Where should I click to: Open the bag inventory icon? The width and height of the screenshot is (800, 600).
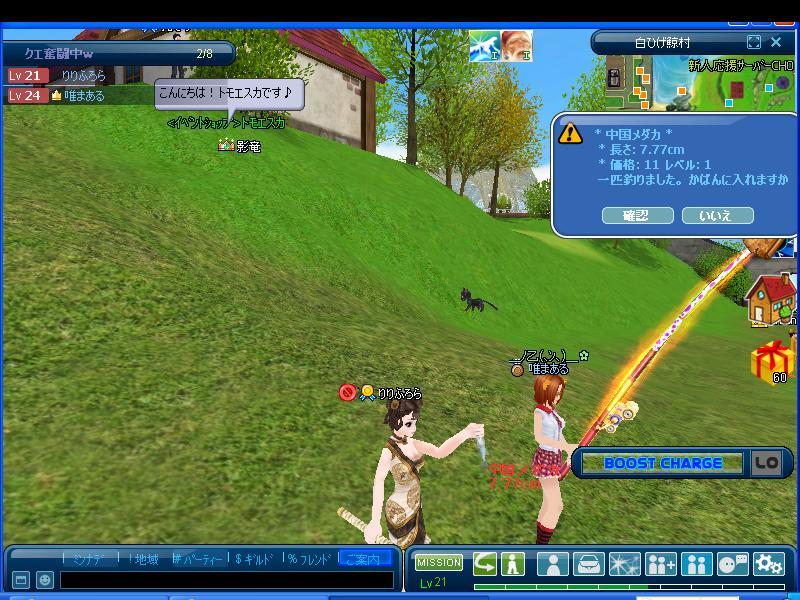[589, 564]
